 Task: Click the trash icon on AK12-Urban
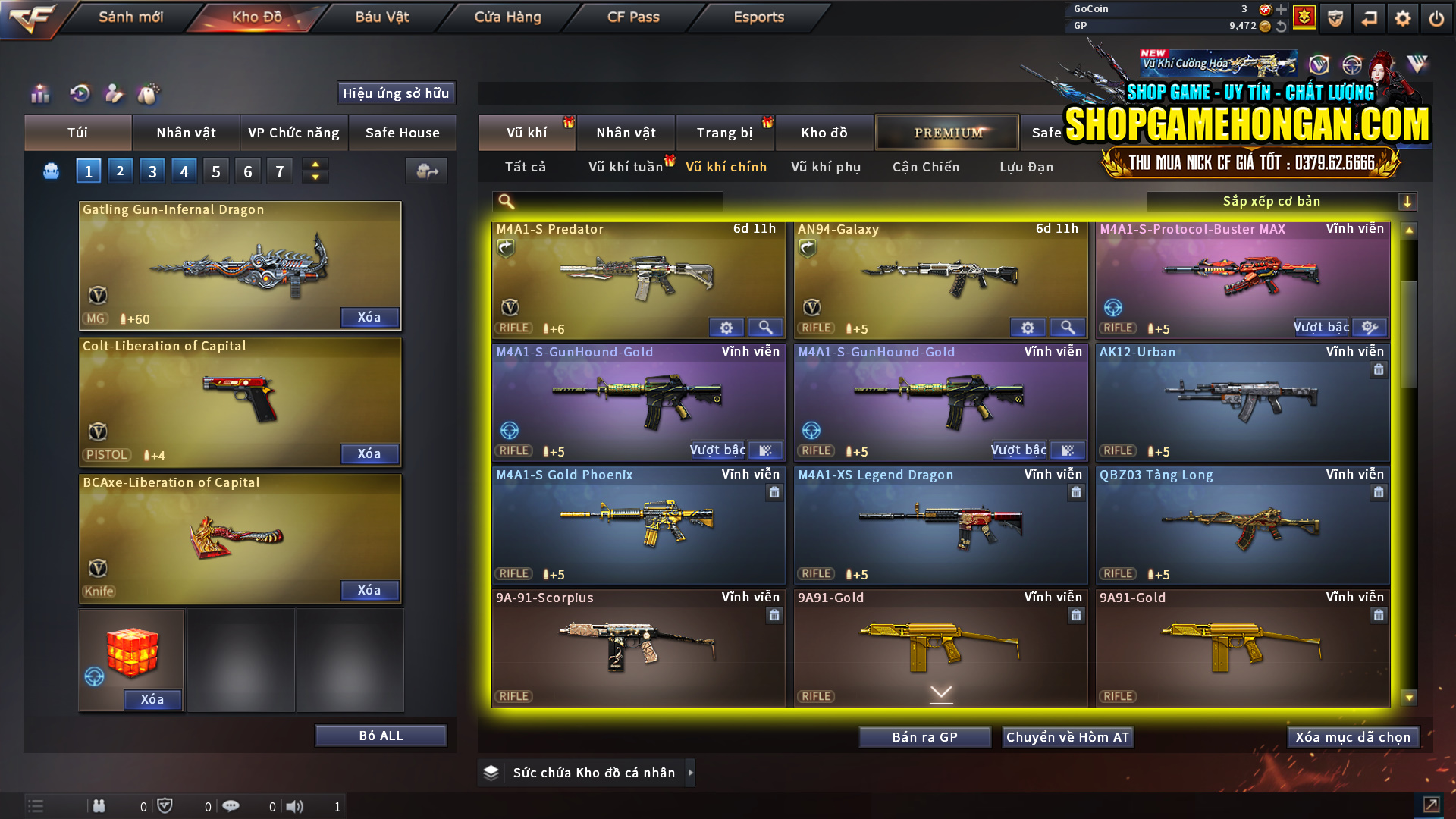(x=1380, y=369)
